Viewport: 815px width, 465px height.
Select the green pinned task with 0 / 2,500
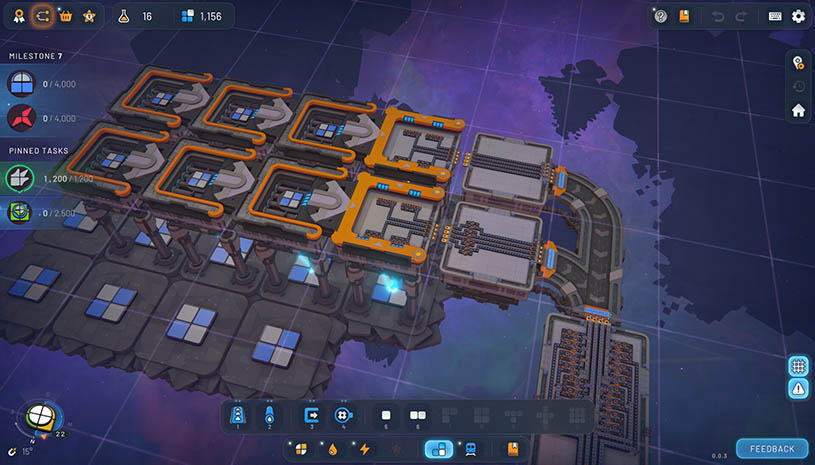click(x=21, y=213)
